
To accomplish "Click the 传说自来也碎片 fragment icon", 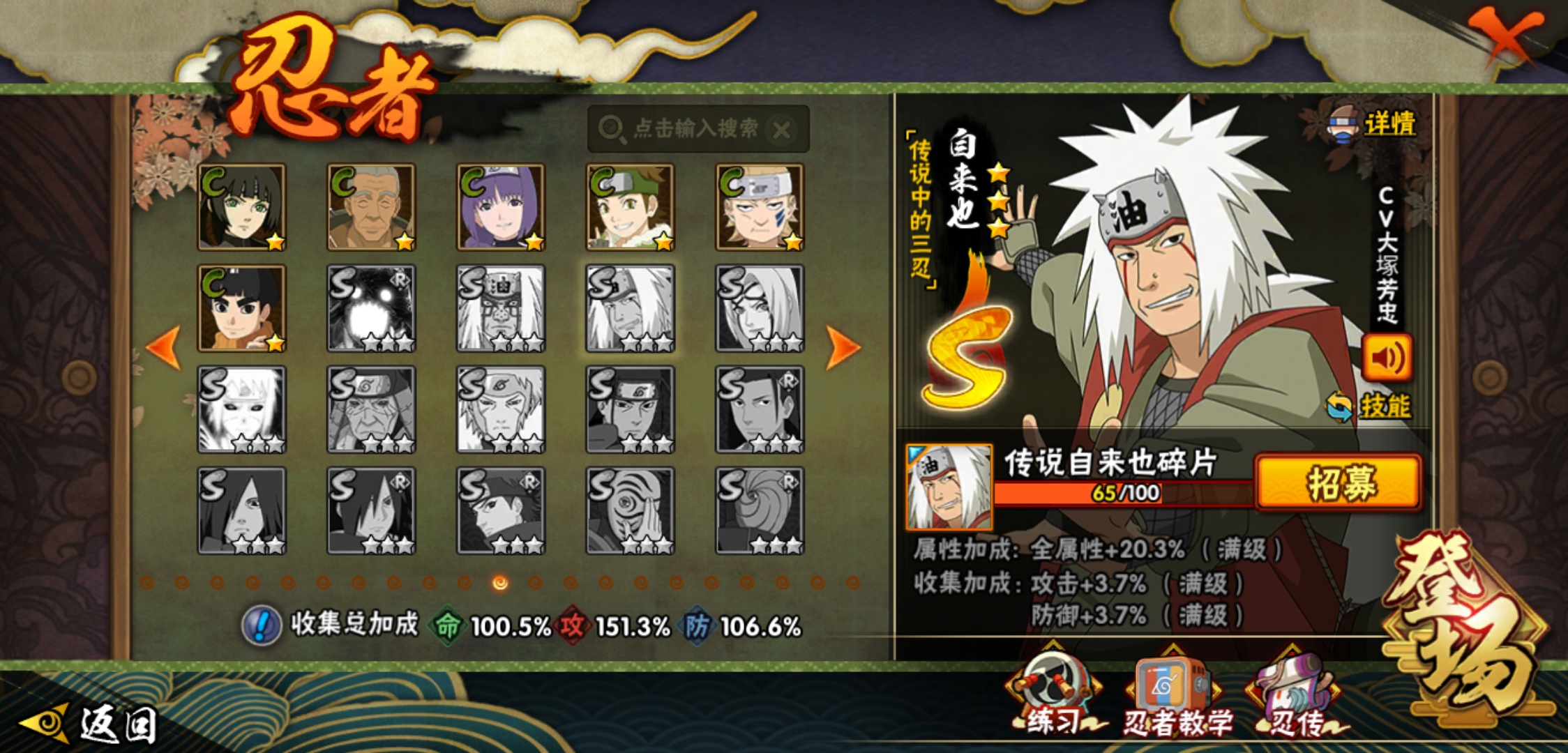I will (949, 487).
